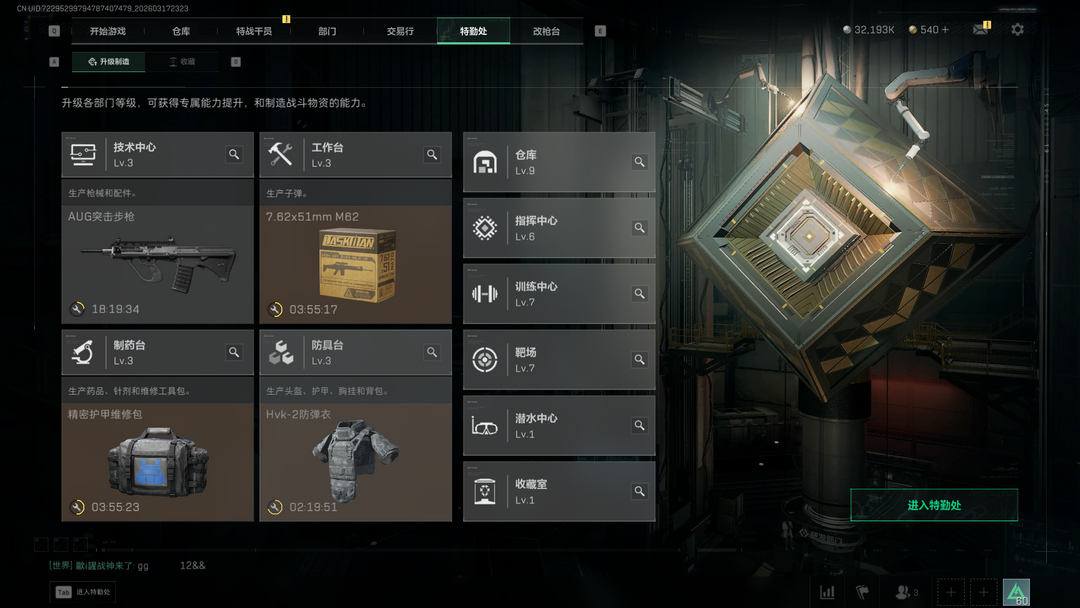Open the 特战干员 tab
The height and width of the screenshot is (608, 1080).
click(x=254, y=31)
